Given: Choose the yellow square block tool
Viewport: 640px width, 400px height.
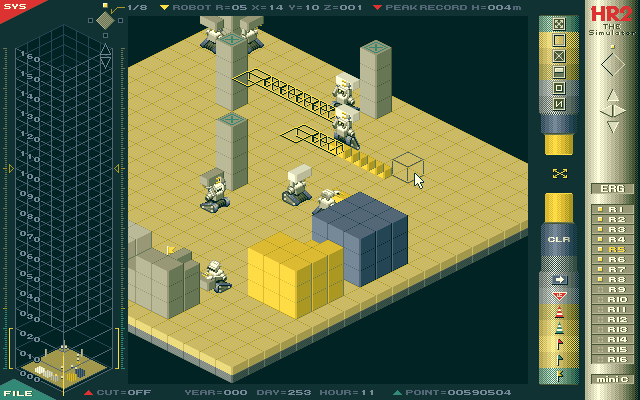Looking at the screenshot, I should [559, 40].
